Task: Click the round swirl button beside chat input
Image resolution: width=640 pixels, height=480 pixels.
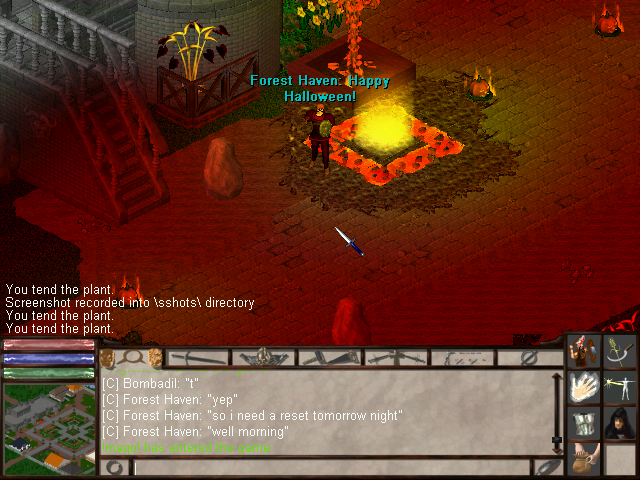Action: point(116,467)
